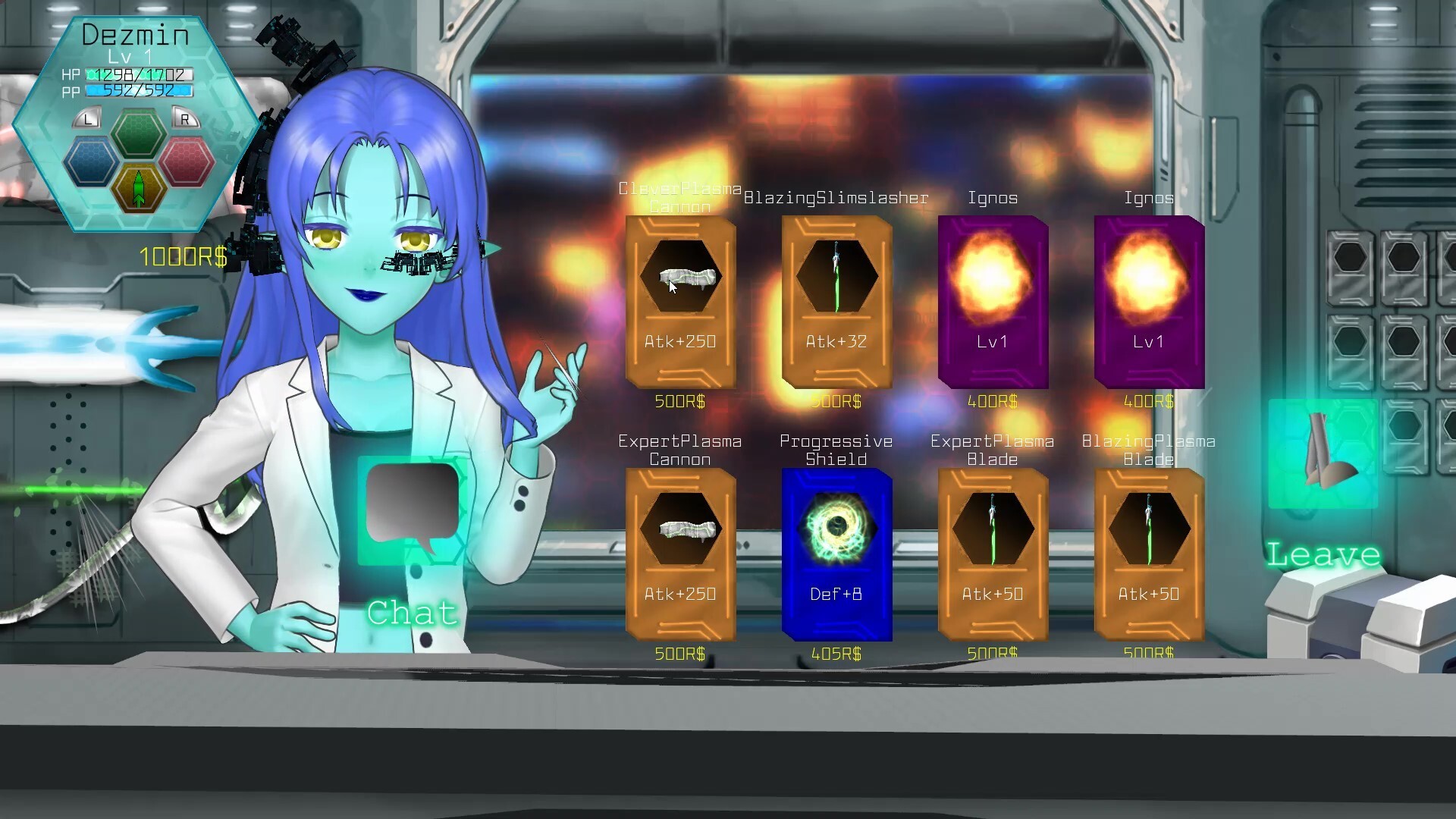Viewport: 1456px width, 819px height.
Task: Click the Dezmin character name plate
Action: (x=135, y=34)
